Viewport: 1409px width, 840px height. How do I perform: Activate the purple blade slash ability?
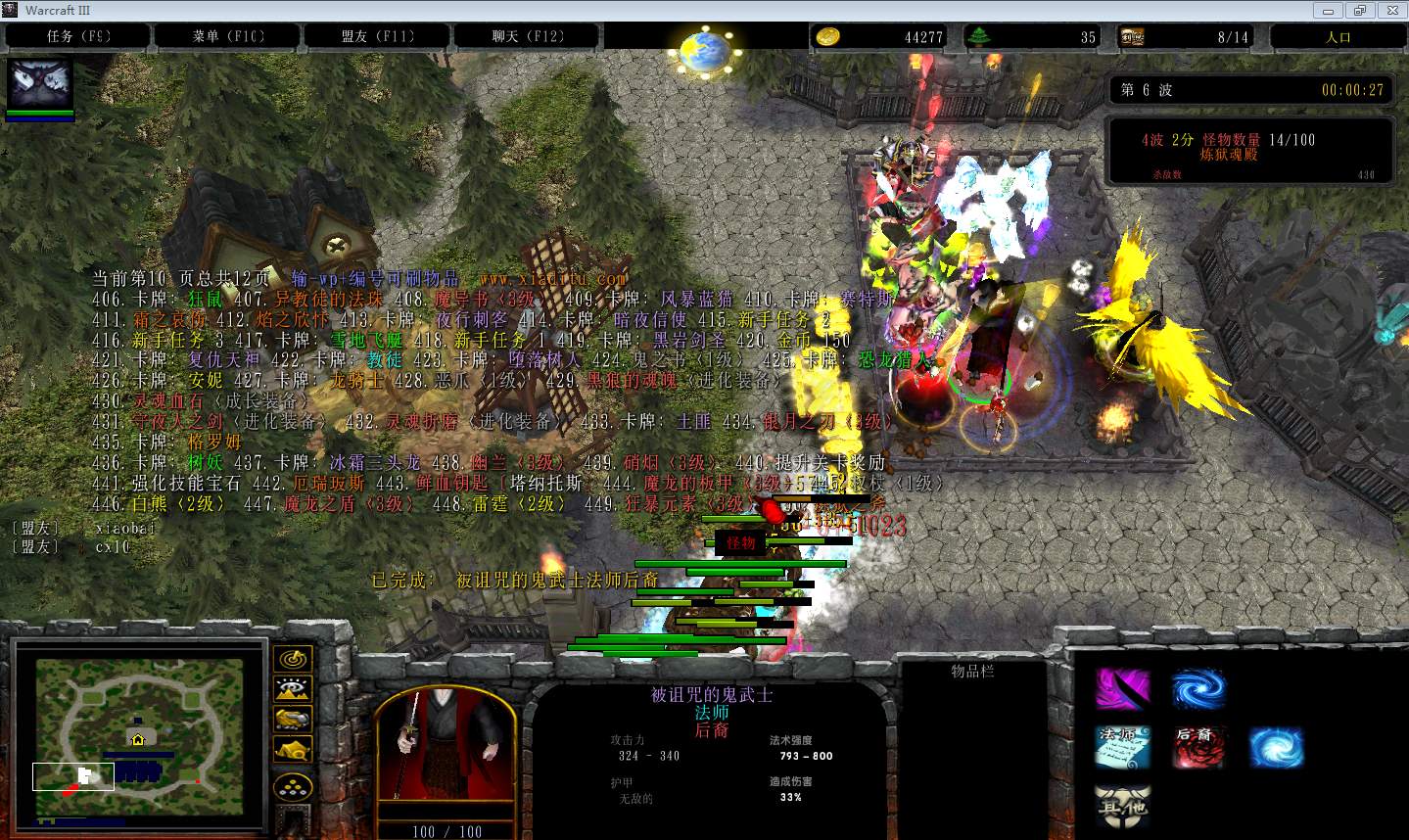[1122, 688]
